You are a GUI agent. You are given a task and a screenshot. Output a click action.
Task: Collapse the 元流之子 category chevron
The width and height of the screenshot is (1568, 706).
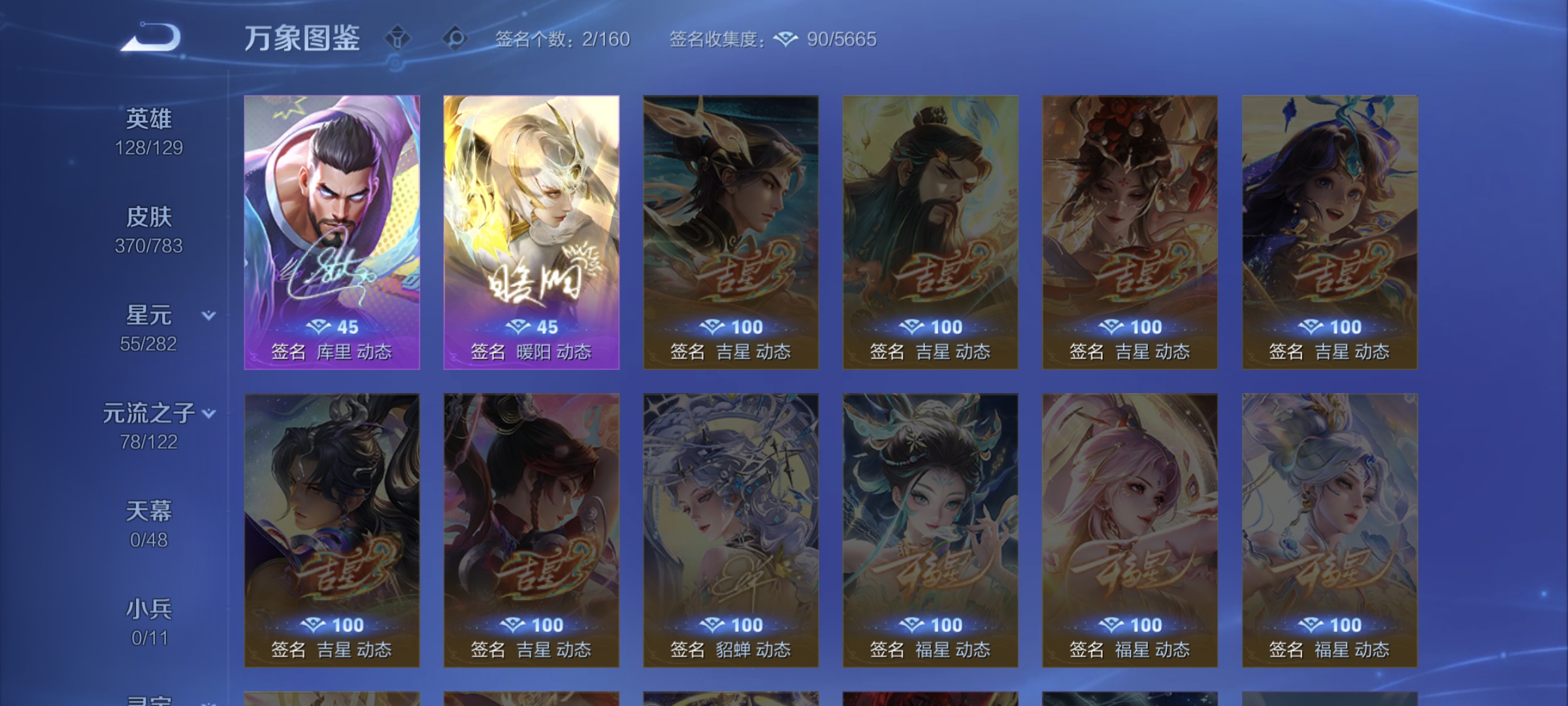pyautogui.click(x=209, y=413)
